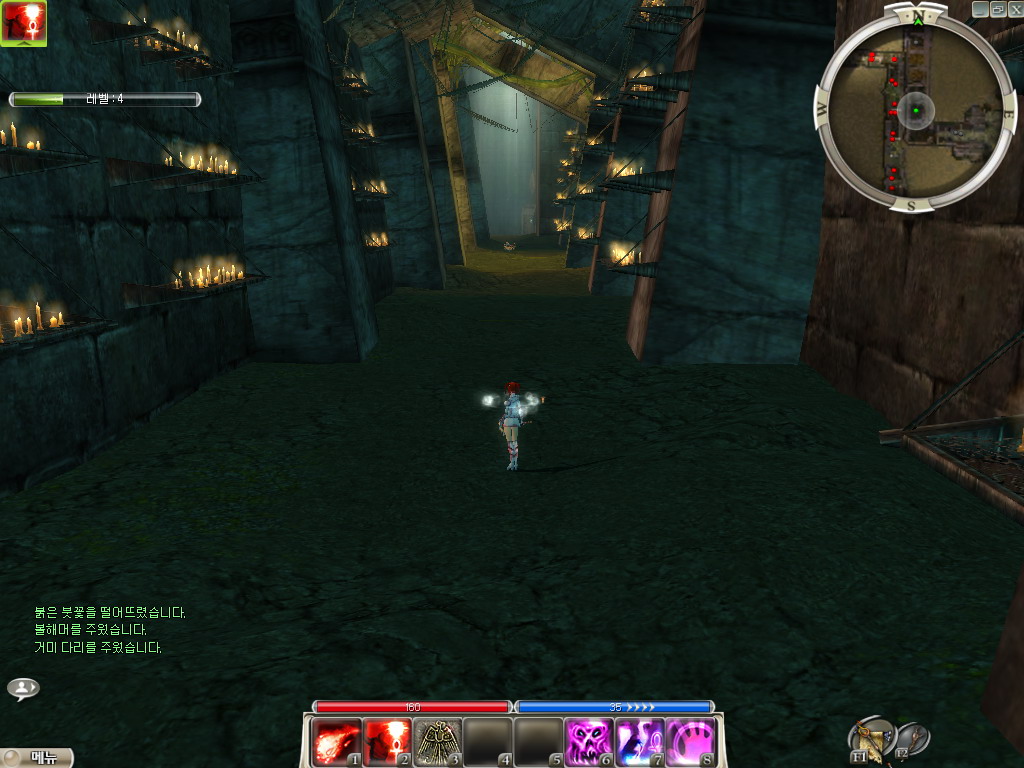Minimize the game window
The width and height of the screenshot is (1024, 768).
[980, 8]
